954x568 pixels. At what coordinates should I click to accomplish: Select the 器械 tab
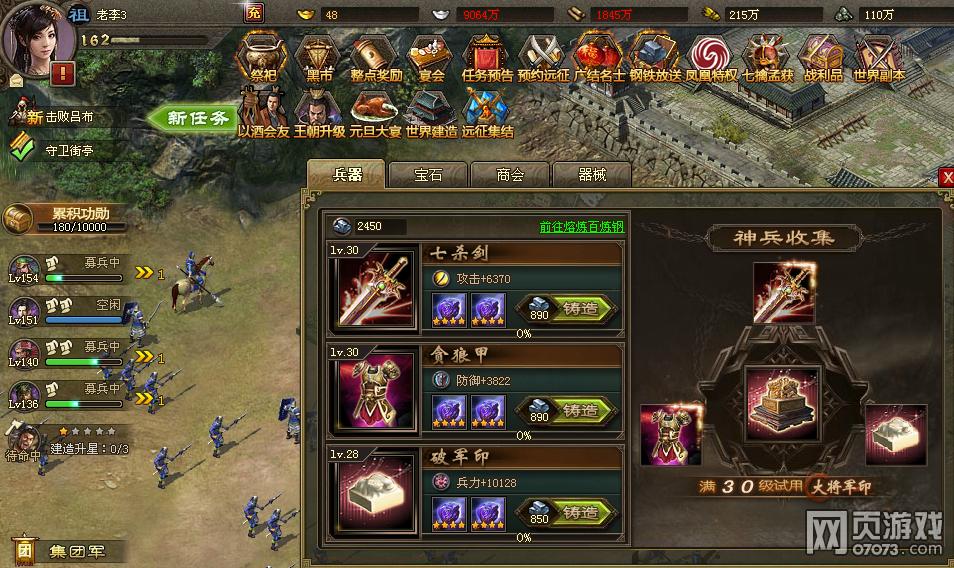(x=592, y=174)
